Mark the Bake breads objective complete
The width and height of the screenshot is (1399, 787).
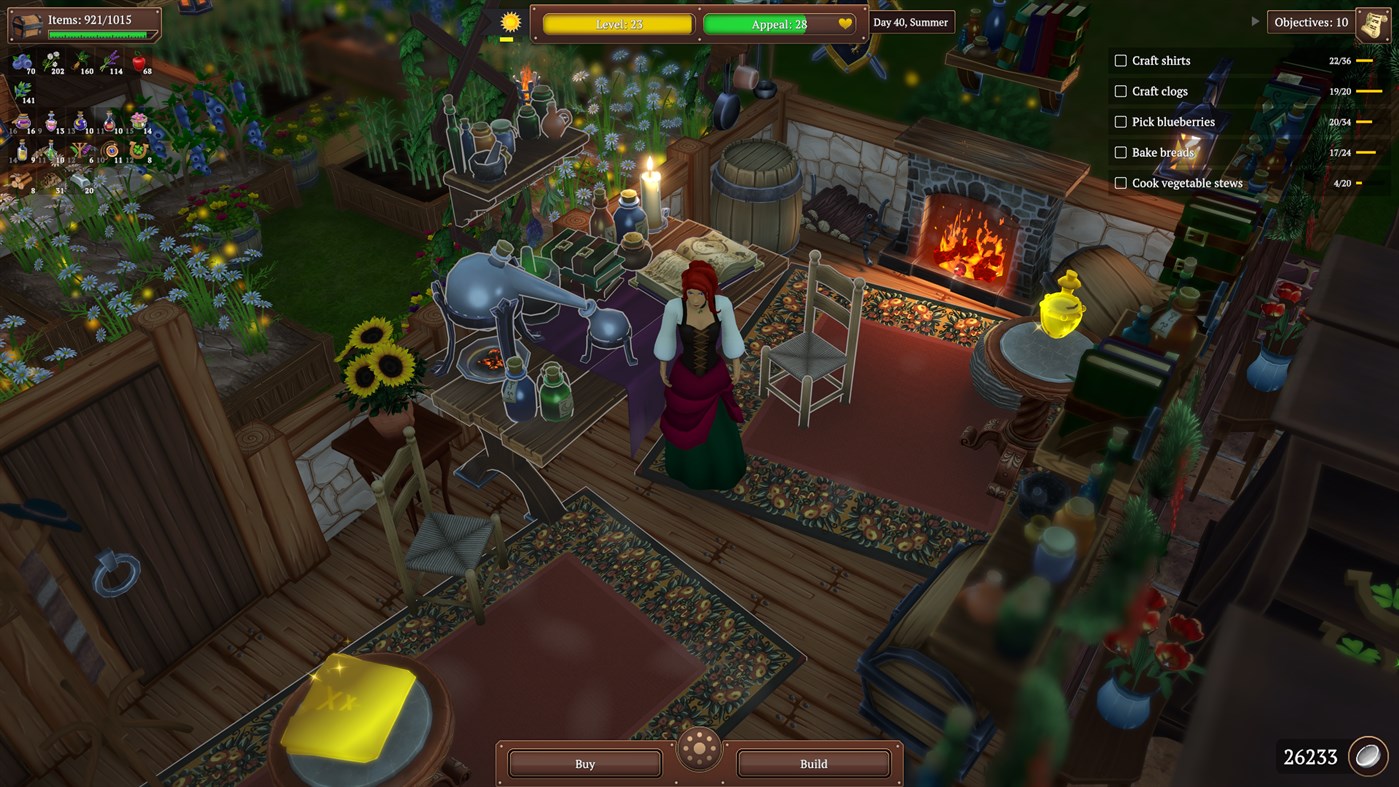(x=1120, y=152)
